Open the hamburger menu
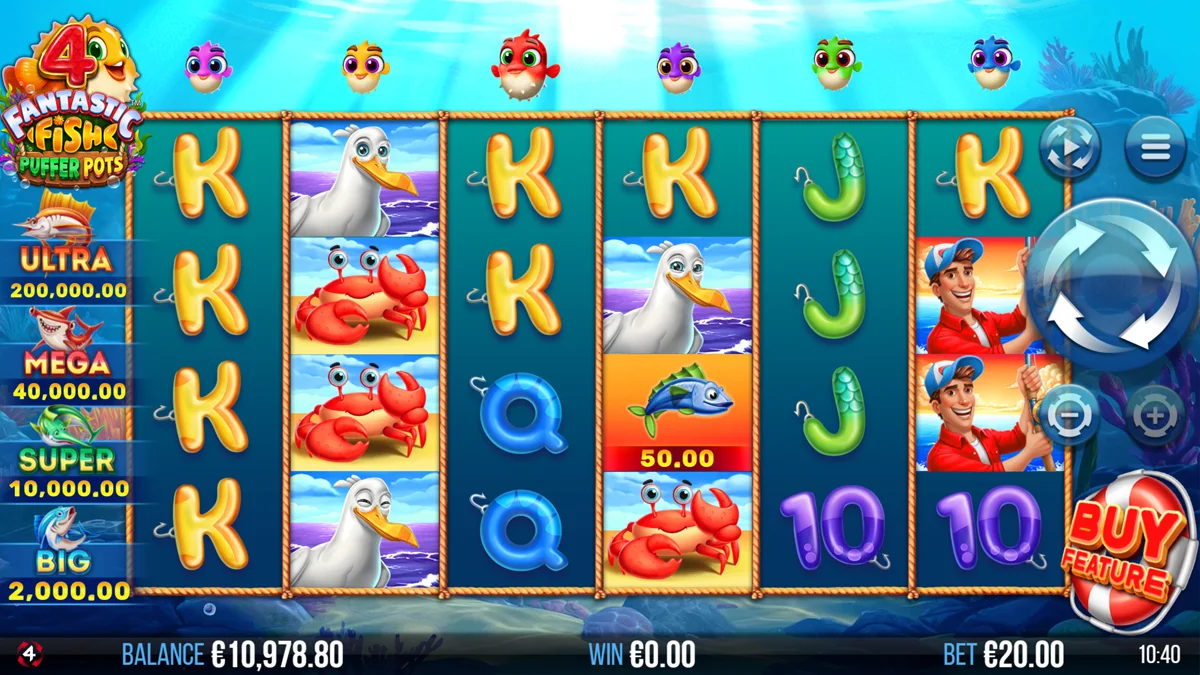The height and width of the screenshot is (675, 1200). click(1155, 149)
